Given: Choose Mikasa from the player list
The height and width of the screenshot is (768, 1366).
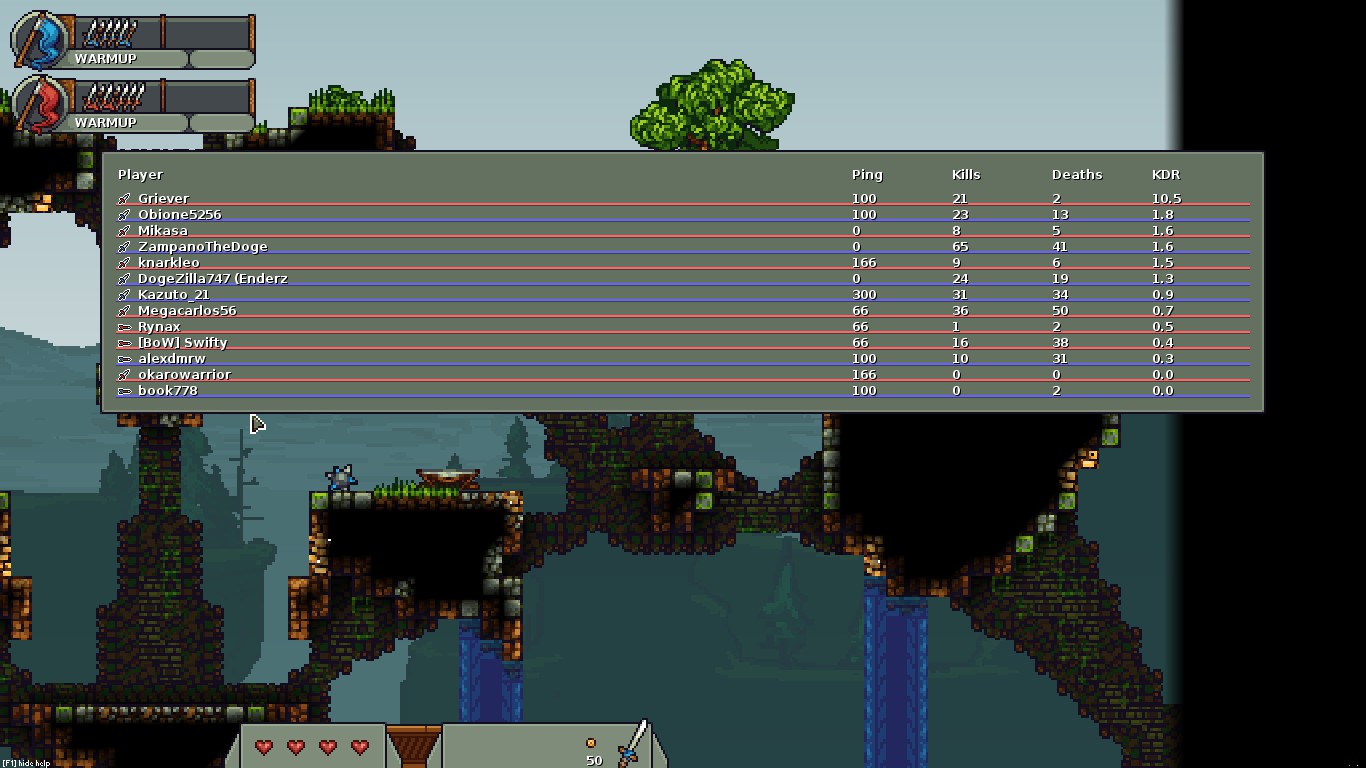Looking at the screenshot, I should tap(163, 230).
